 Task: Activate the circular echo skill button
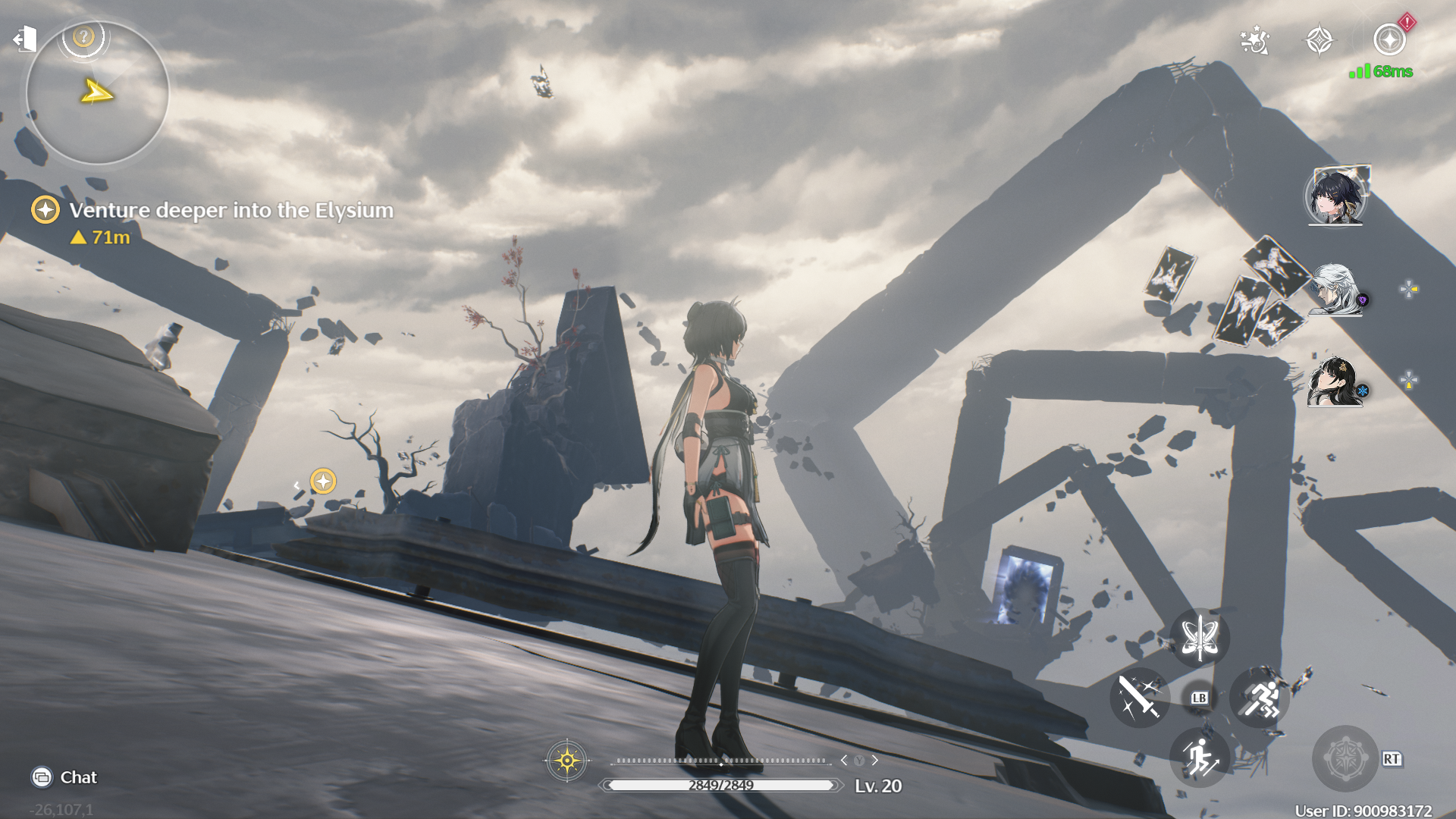coord(1345,758)
